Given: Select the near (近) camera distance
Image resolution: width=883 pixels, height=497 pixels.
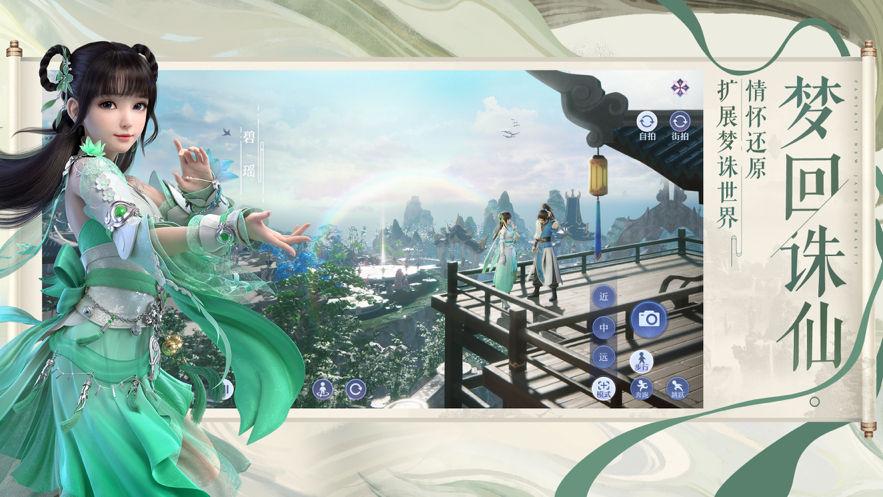Looking at the screenshot, I should pyautogui.click(x=604, y=297).
